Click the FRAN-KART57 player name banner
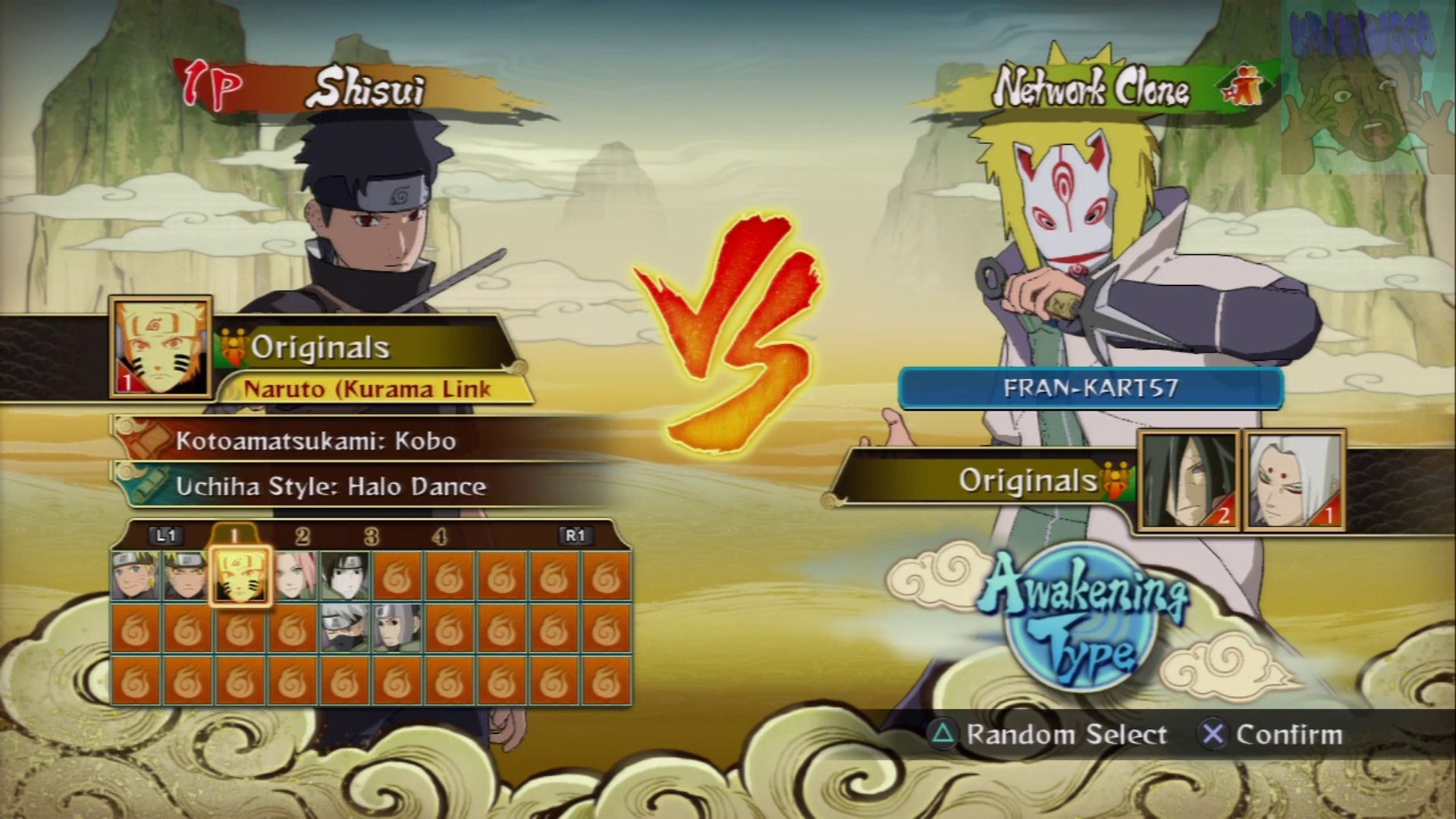This screenshot has height=819, width=1456. click(1090, 388)
